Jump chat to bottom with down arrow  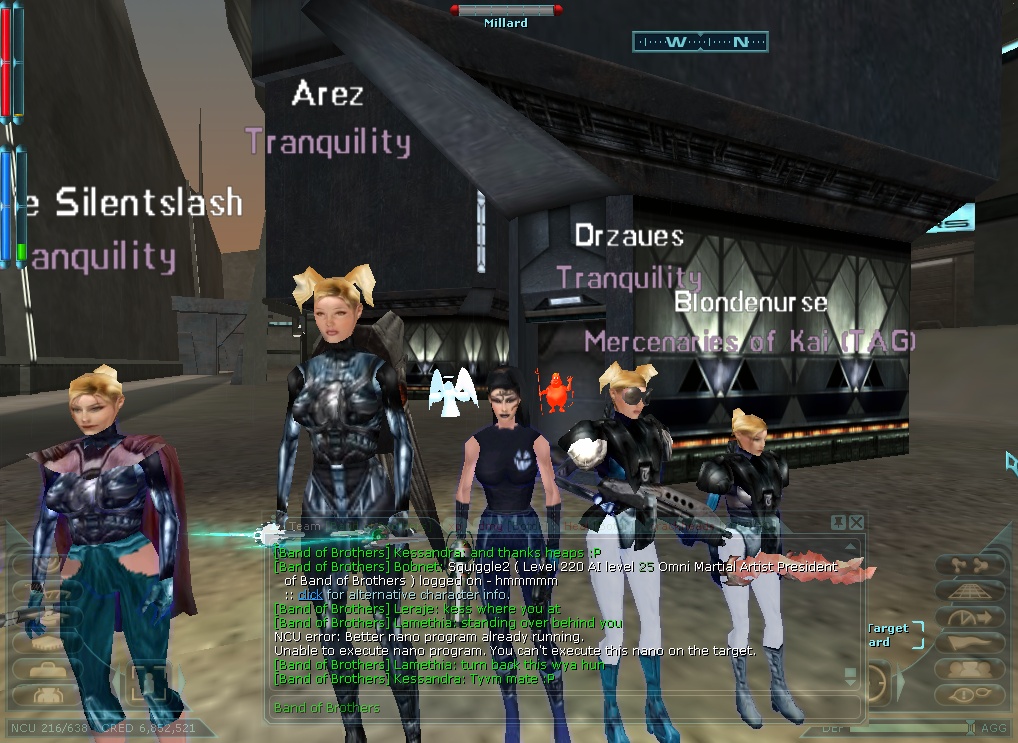coord(850,675)
